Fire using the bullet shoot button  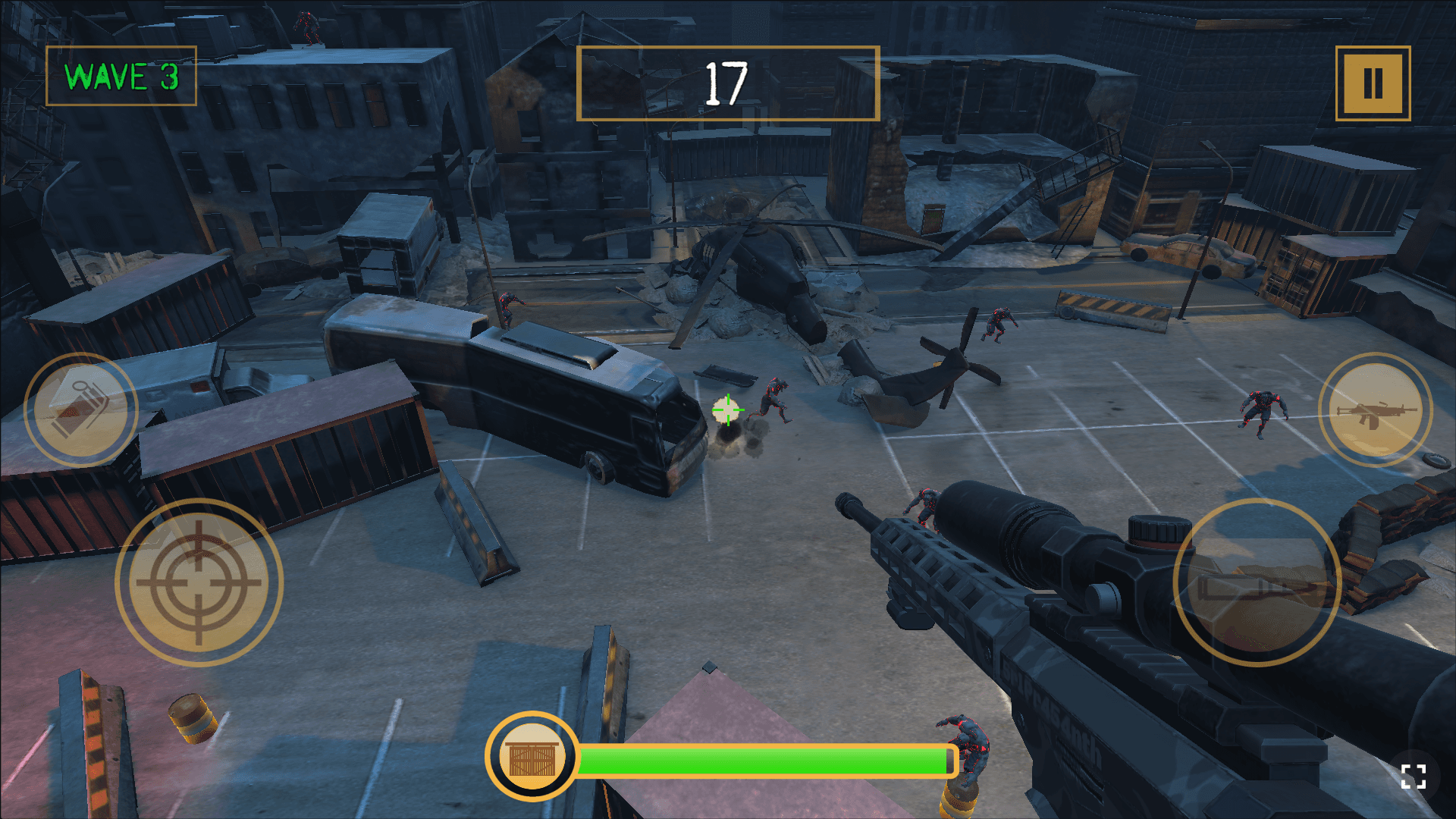[x=1257, y=582]
